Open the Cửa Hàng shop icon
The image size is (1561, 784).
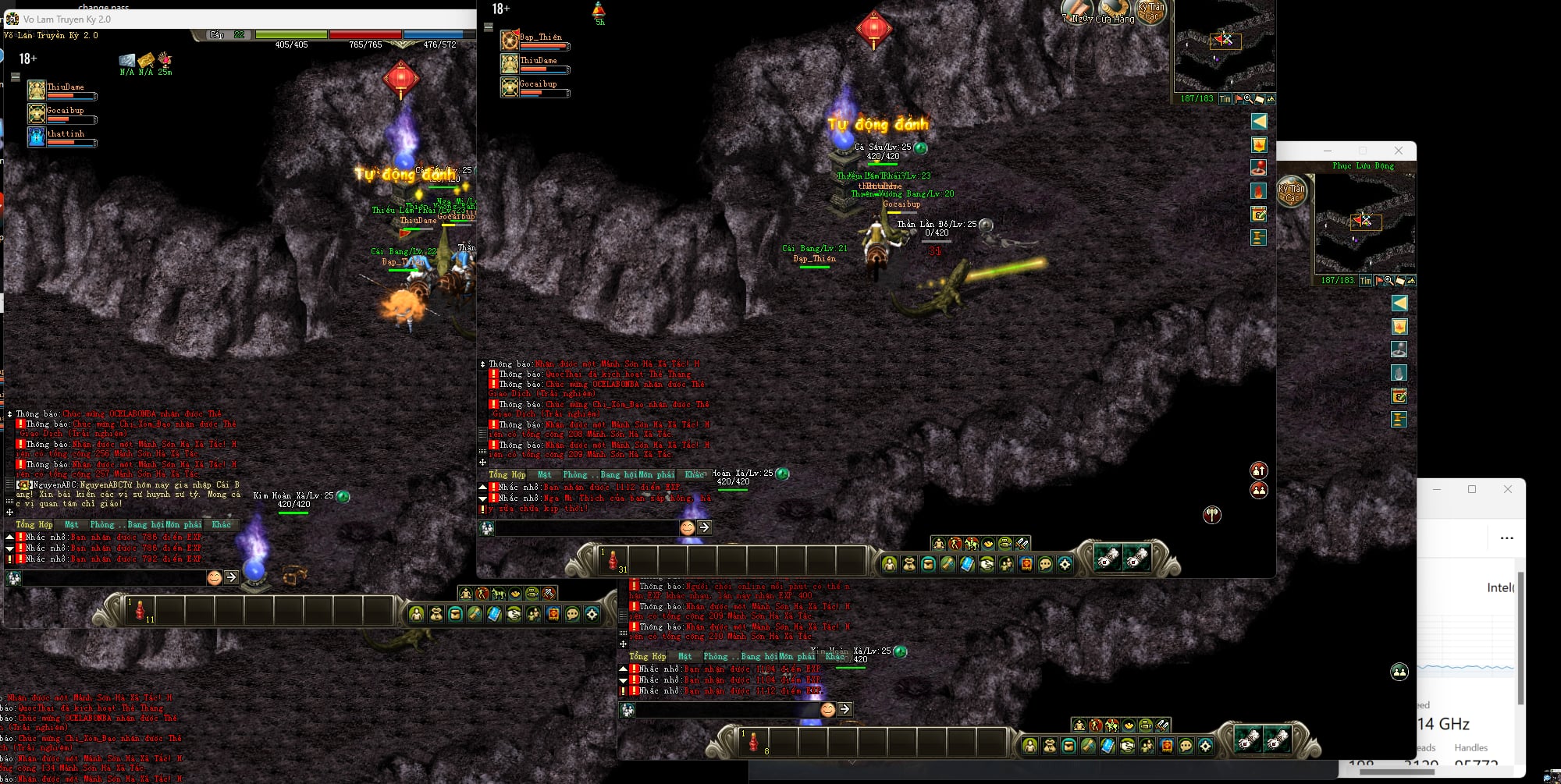1115,9
